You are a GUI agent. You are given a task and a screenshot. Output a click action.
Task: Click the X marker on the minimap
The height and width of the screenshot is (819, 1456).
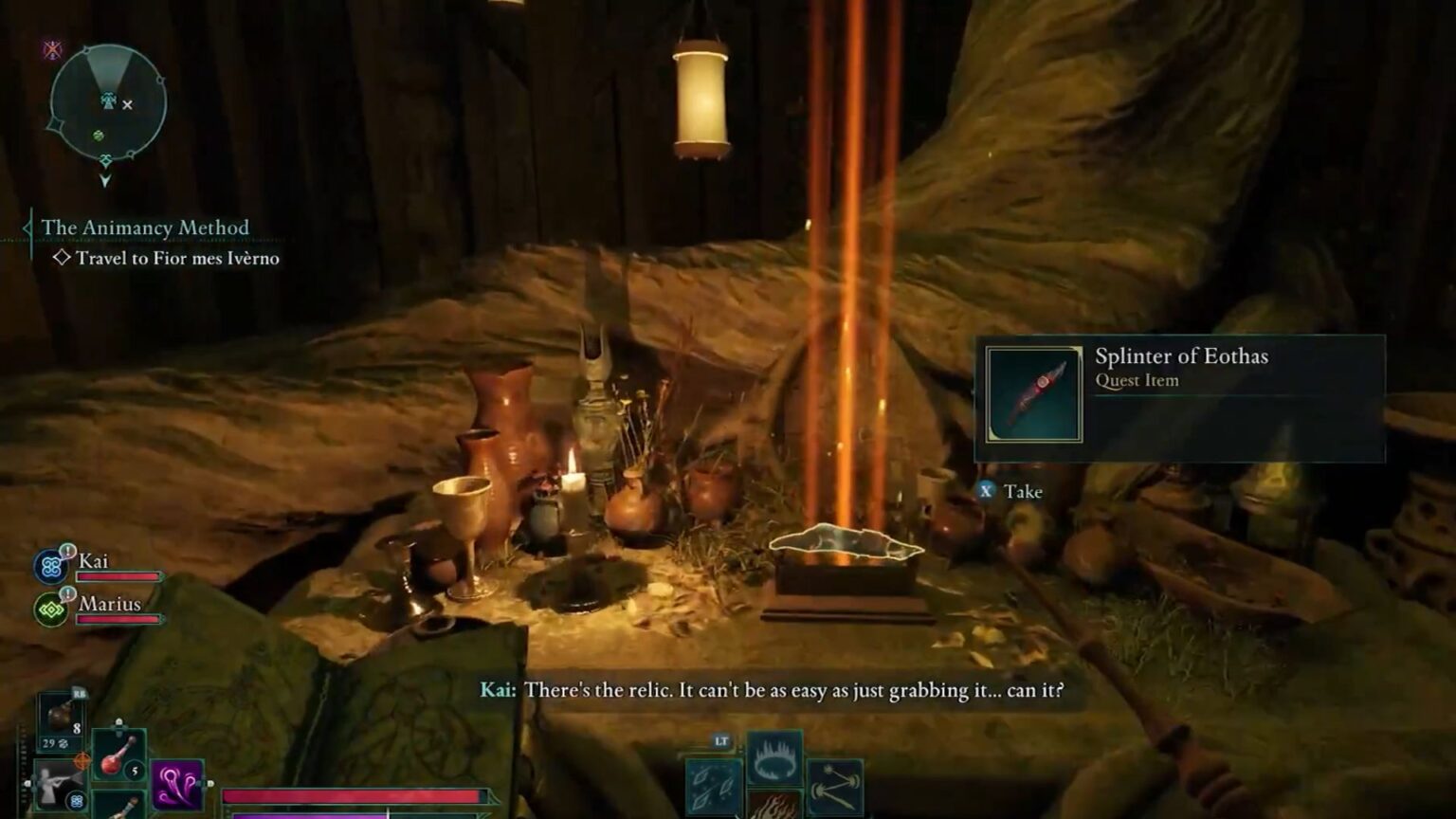tap(128, 106)
